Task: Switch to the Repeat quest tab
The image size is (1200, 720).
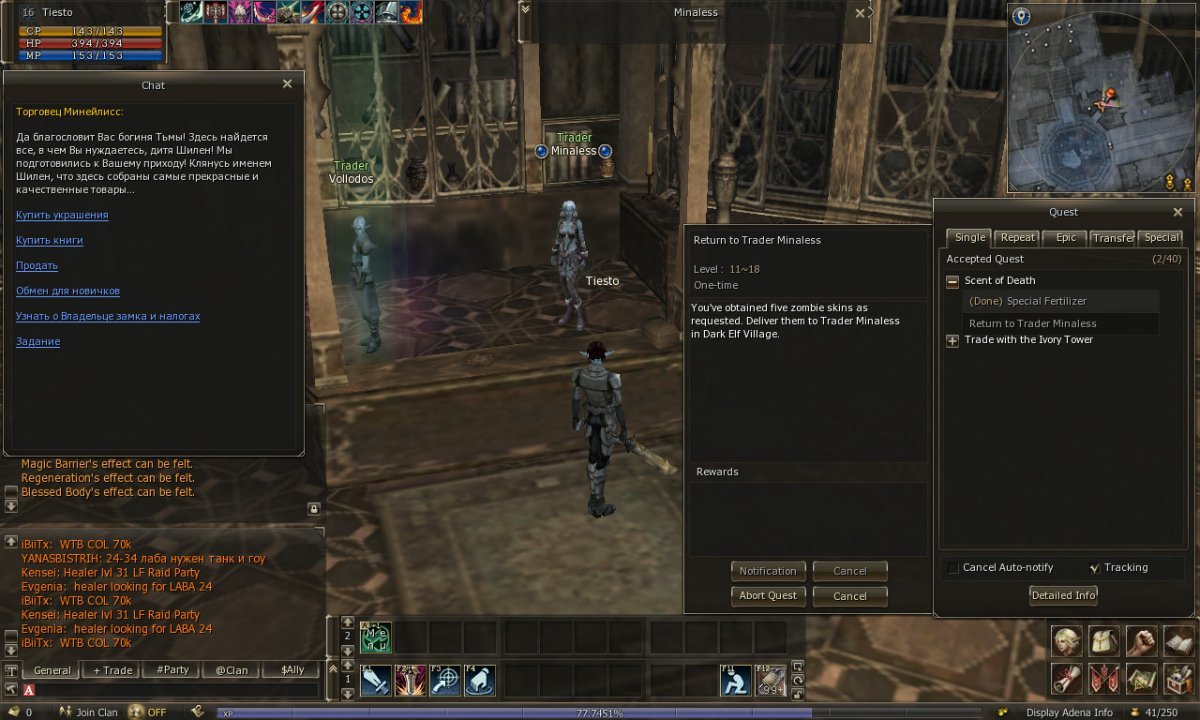Action: (x=1018, y=238)
